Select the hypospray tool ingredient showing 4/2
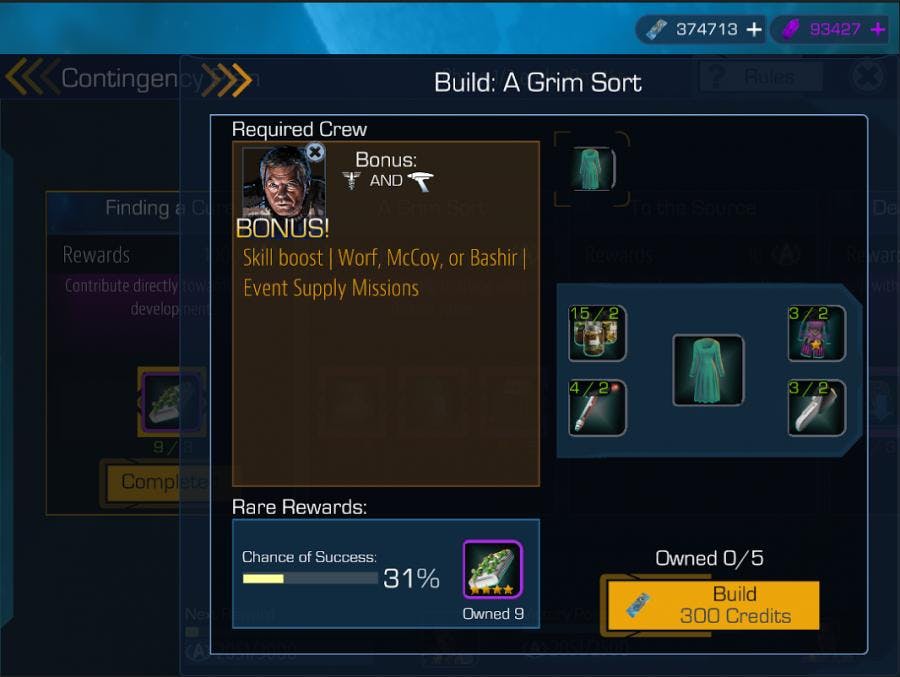Screen dimensions: 900x677 (597, 408)
